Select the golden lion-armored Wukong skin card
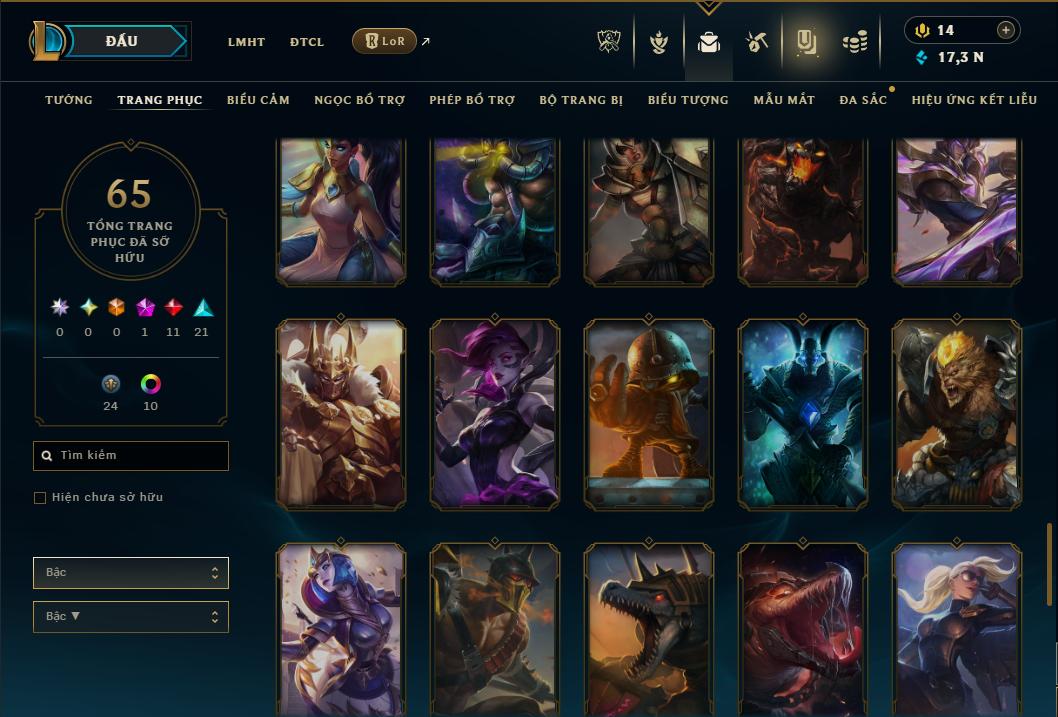Viewport: 1058px width, 717px height. (x=957, y=415)
